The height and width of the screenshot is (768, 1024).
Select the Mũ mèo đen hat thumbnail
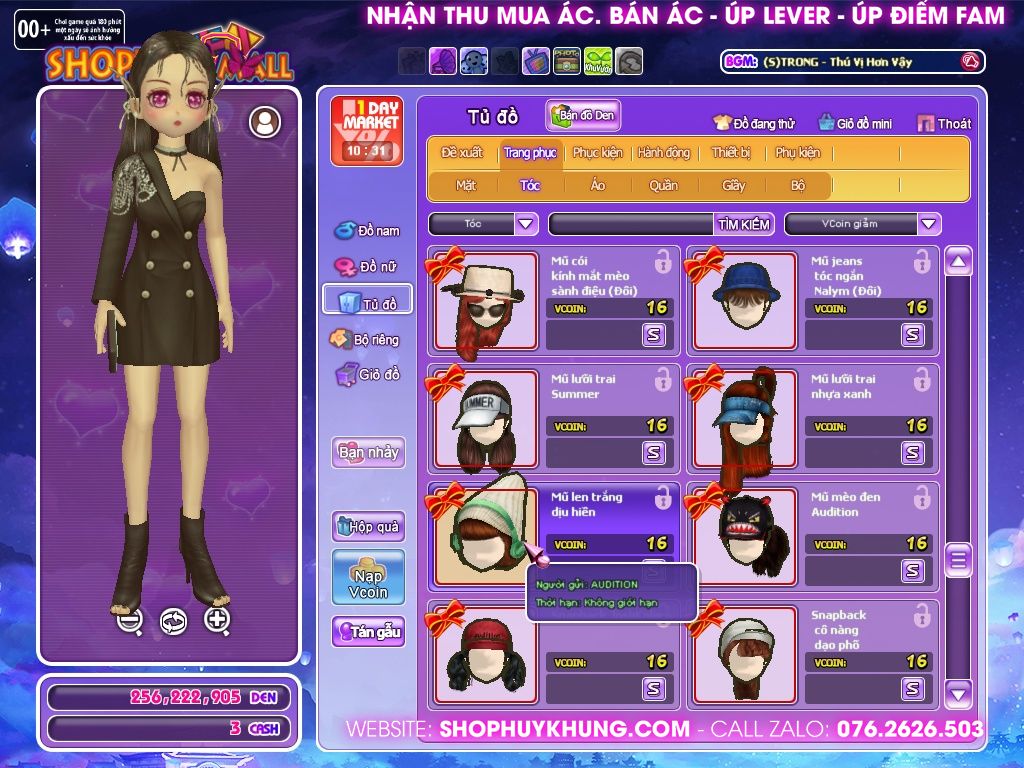(744, 536)
